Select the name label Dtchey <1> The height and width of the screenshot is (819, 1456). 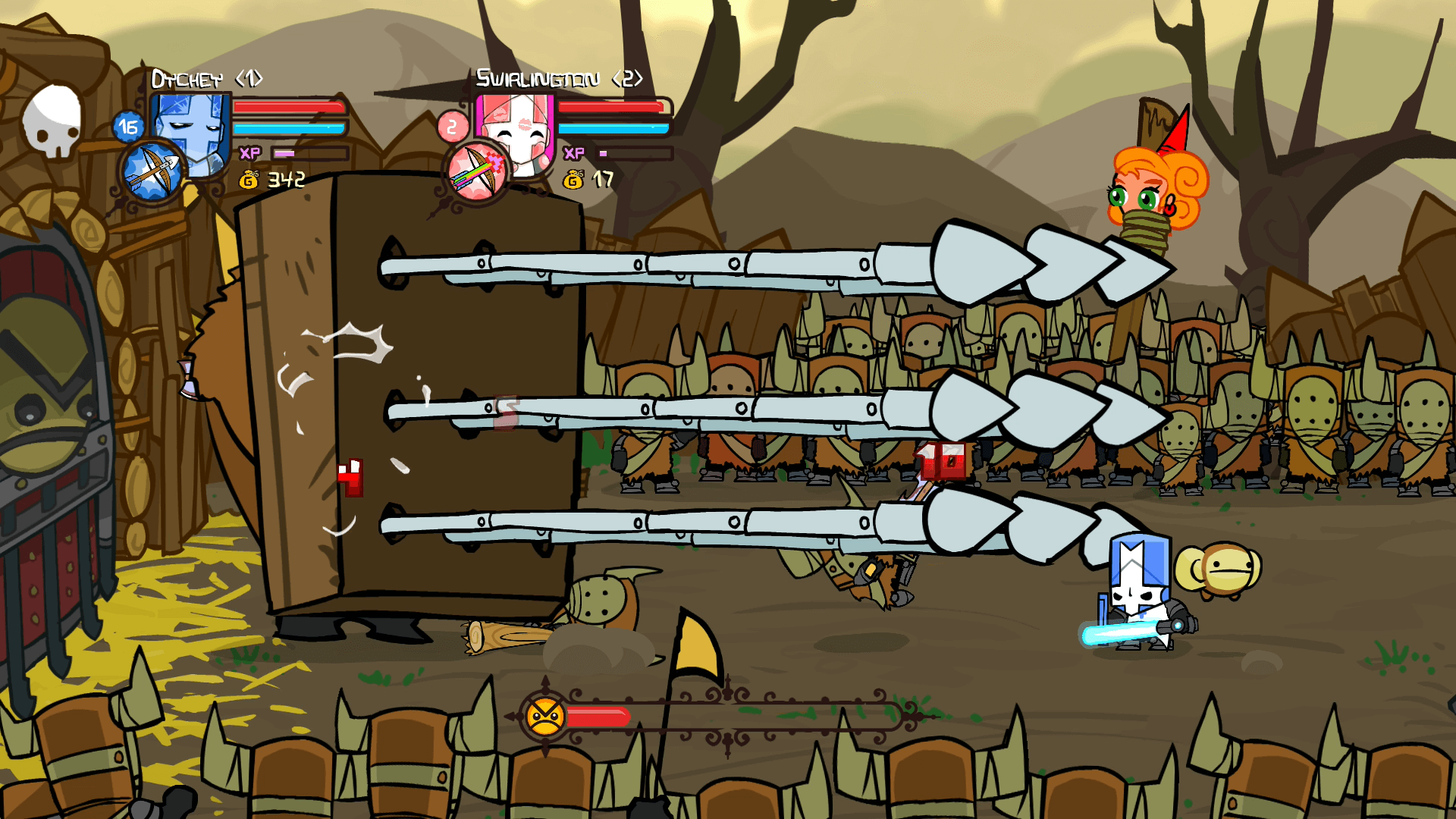click(209, 76)
